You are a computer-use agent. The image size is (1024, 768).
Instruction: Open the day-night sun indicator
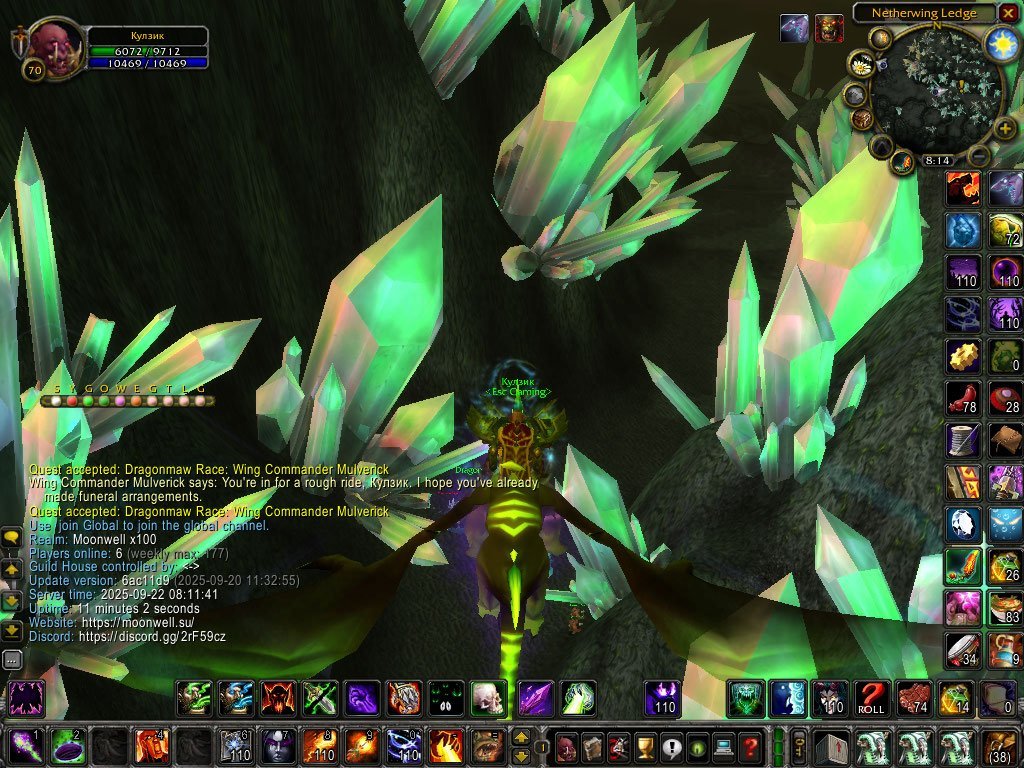[x=1001, y=44]
